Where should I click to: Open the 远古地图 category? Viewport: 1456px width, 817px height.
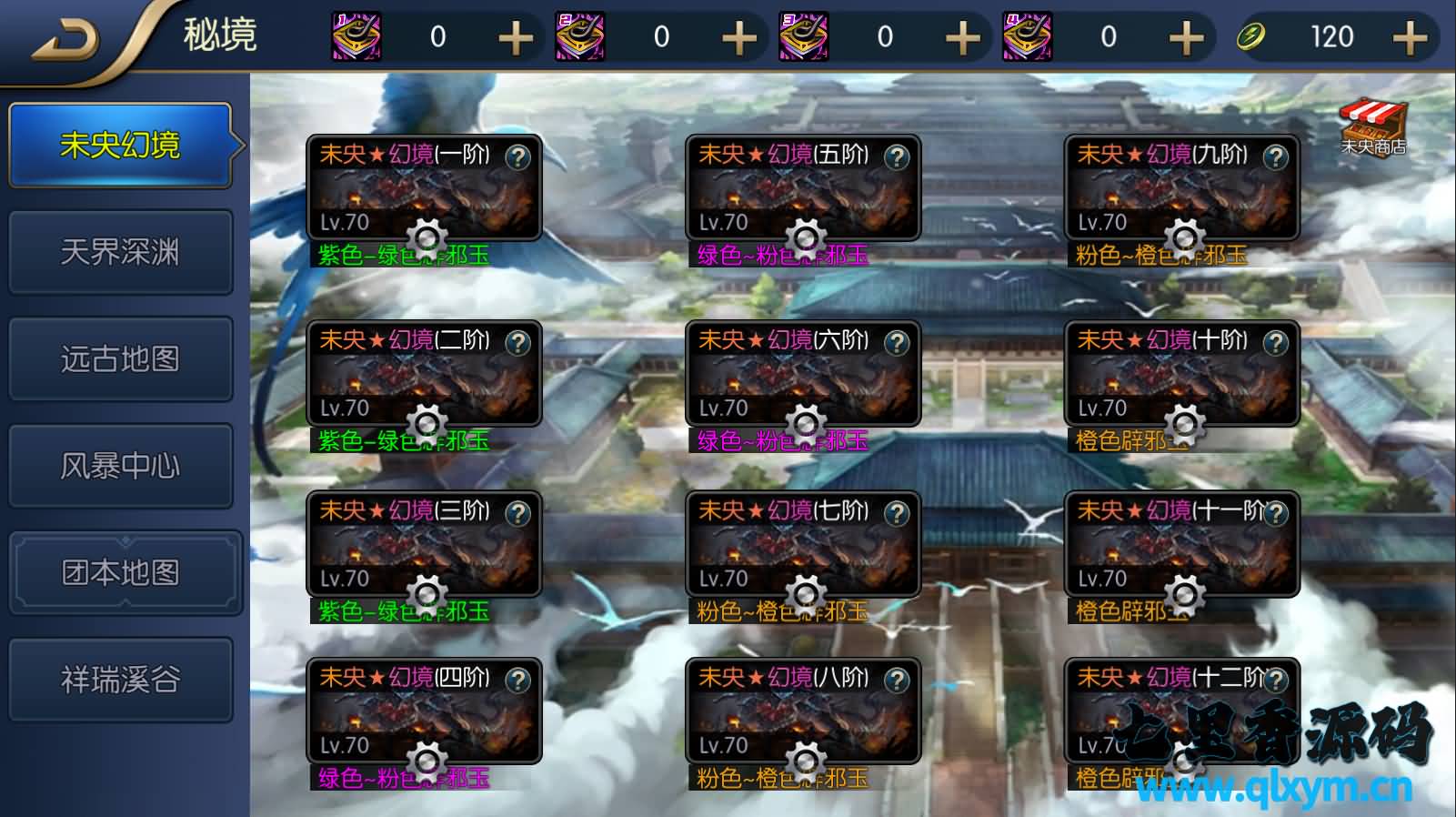tap(121, 358)
